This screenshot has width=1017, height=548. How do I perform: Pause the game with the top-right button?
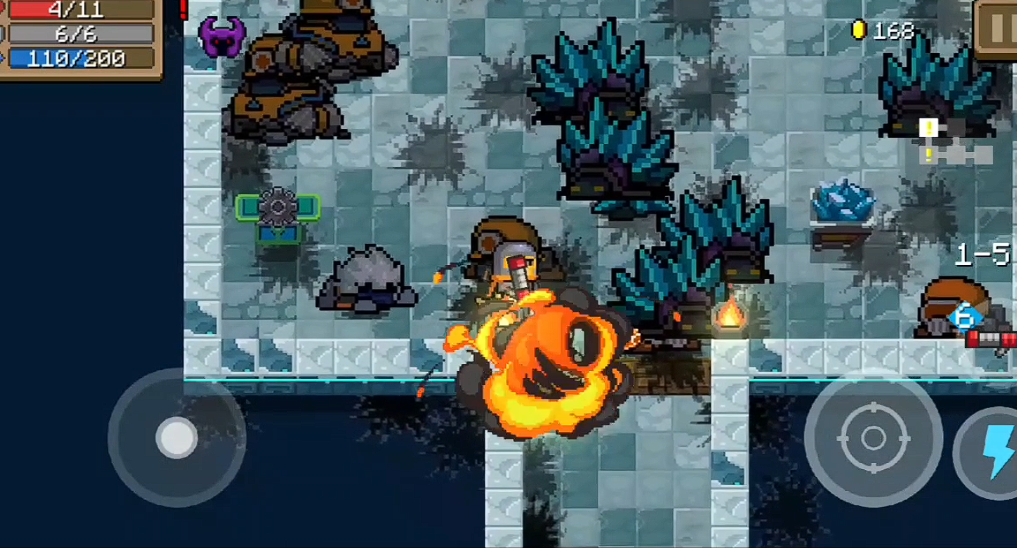tap(997, 27)
